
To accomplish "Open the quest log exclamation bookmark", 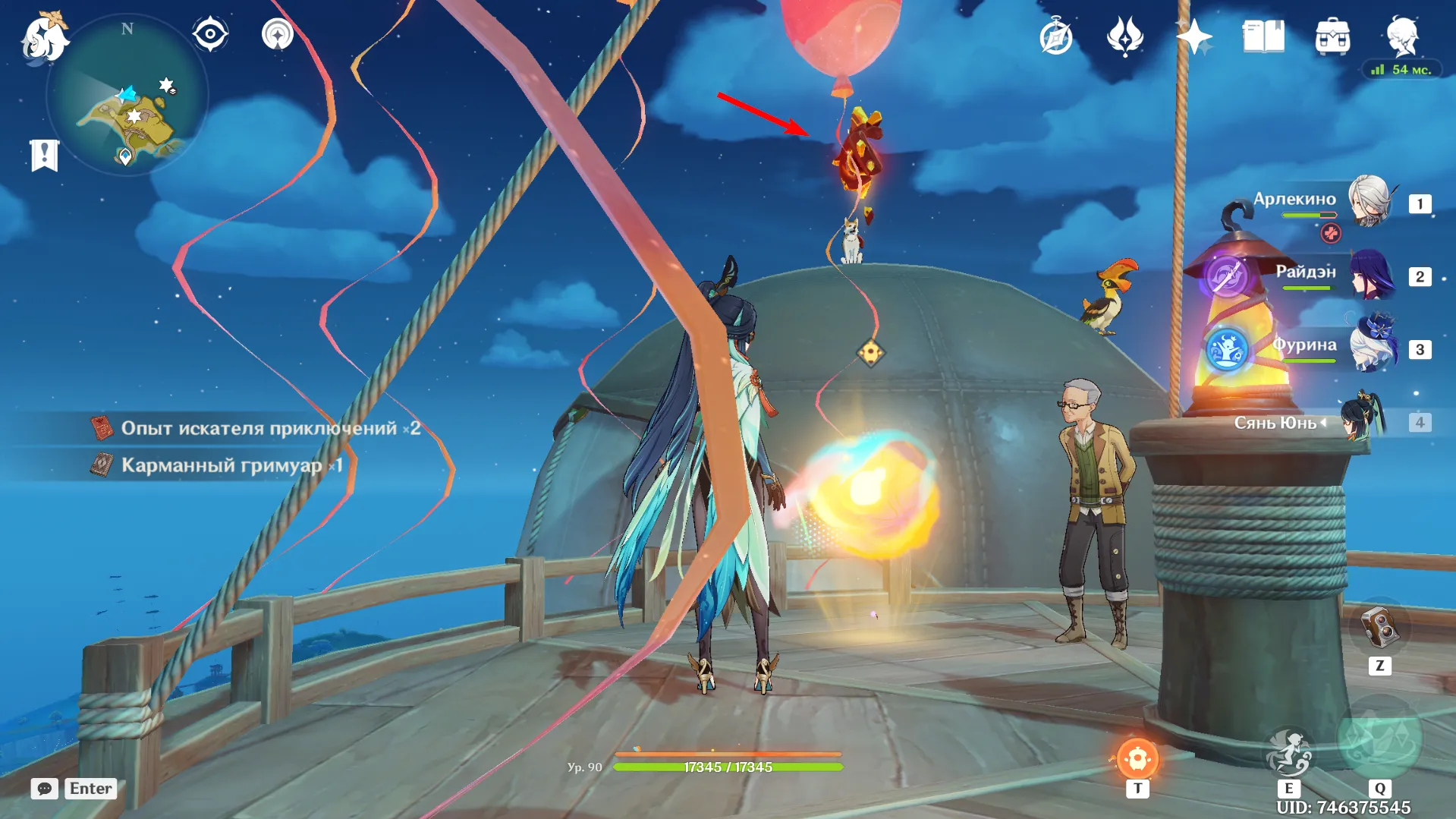I will coord(44,155).
